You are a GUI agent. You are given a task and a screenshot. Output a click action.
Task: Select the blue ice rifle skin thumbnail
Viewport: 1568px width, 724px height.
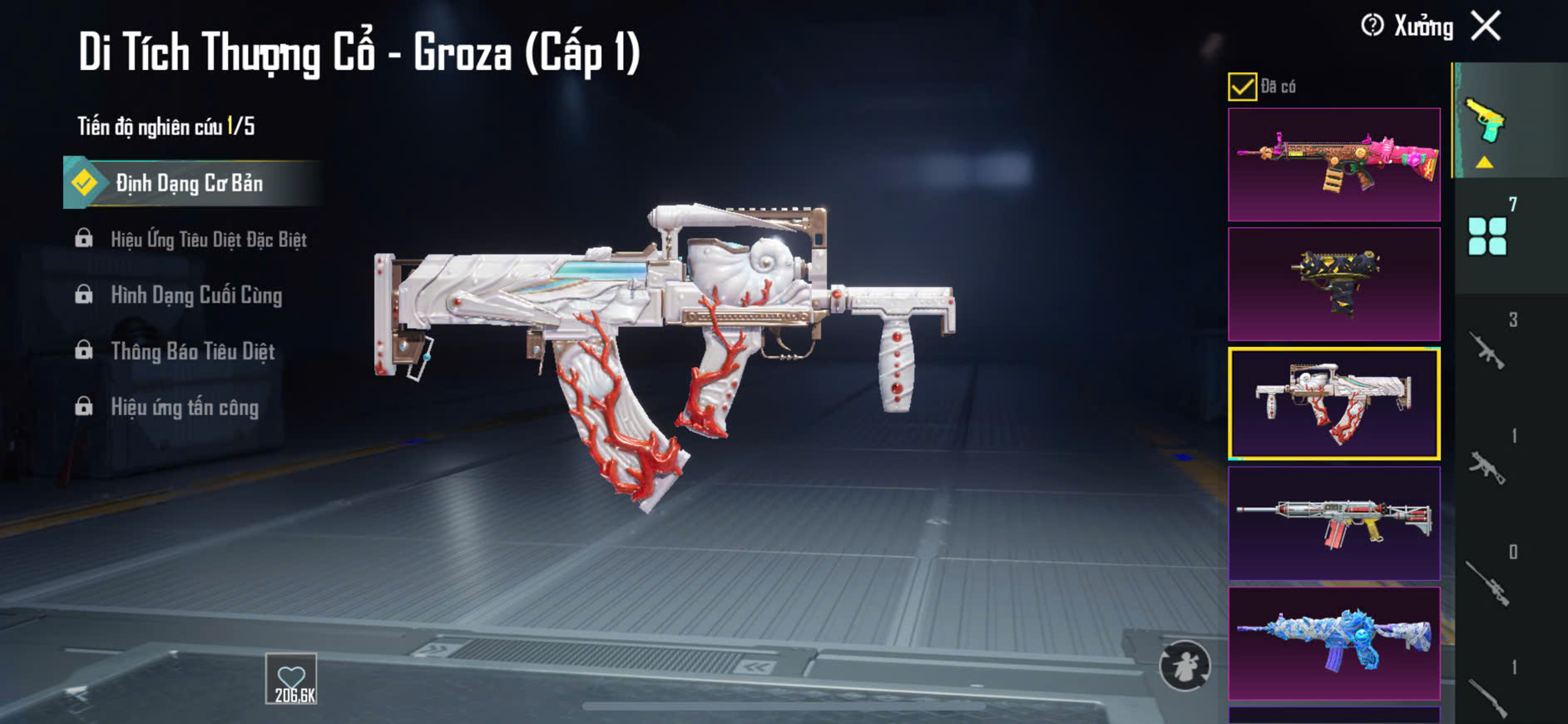click(1333, 643)
